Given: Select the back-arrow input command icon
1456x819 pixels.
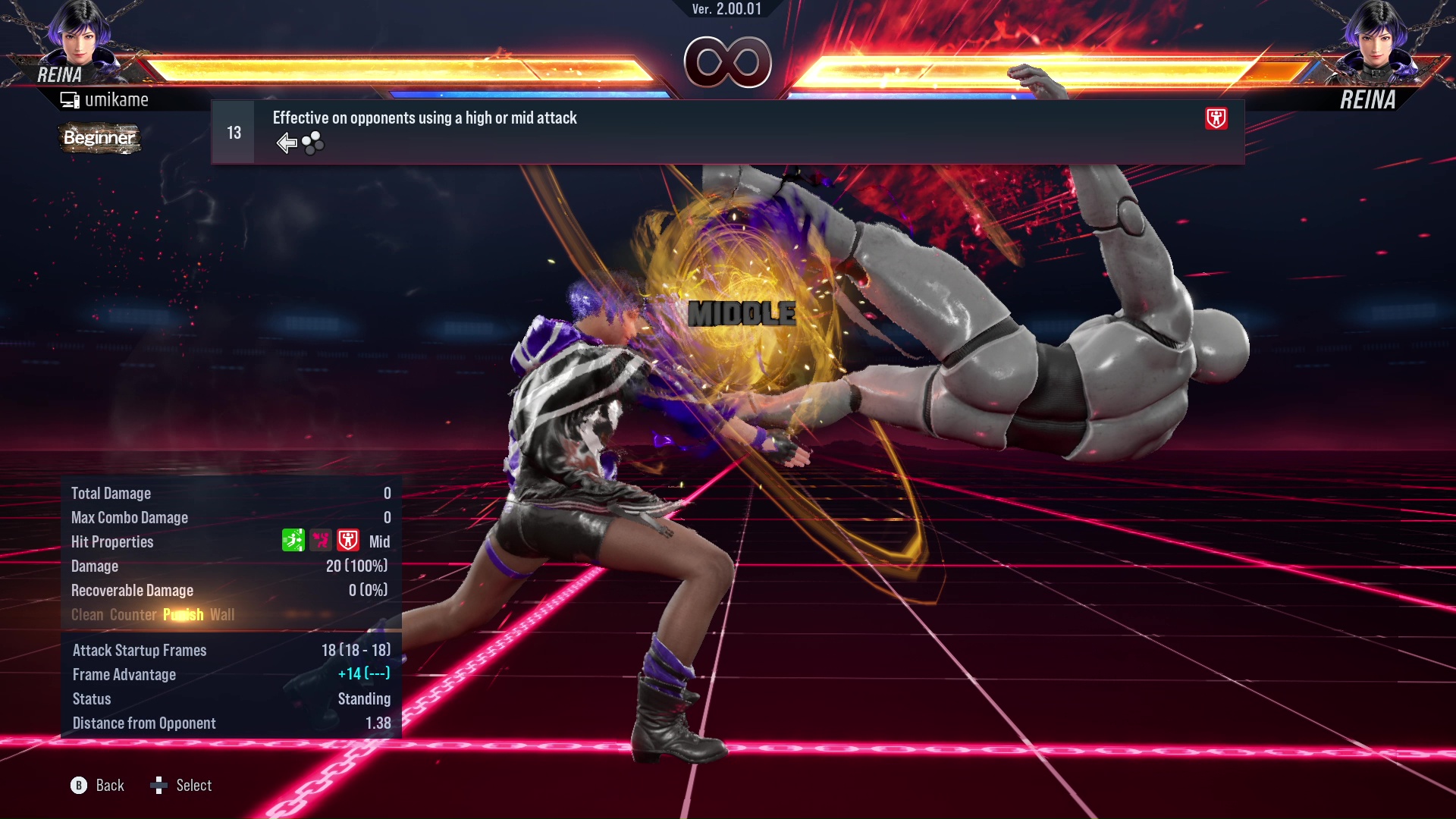Looking at the screenshot, I should tap(287, 142).
